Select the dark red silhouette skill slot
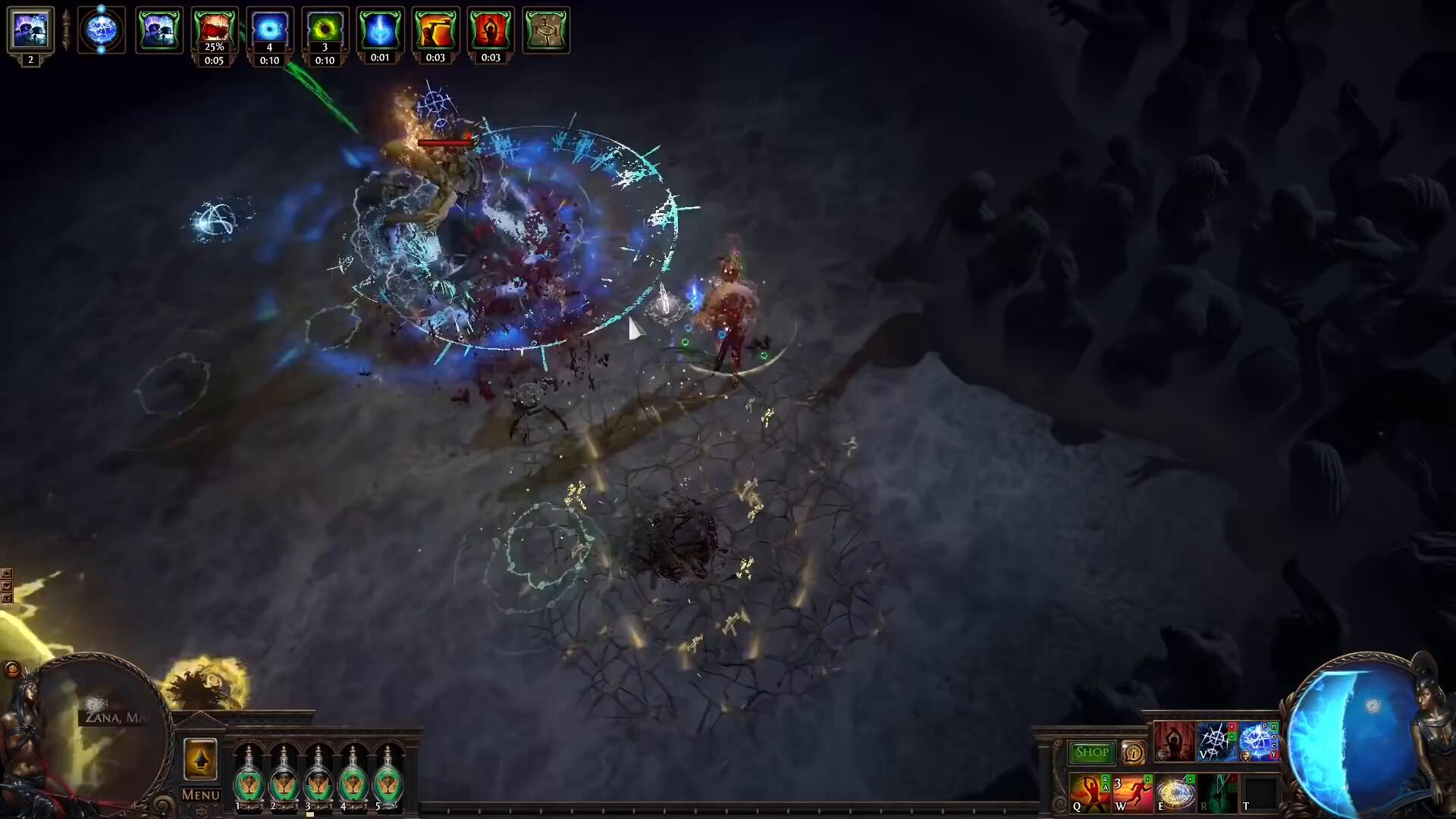1456x819 pixels. [x=1173, y=741]
